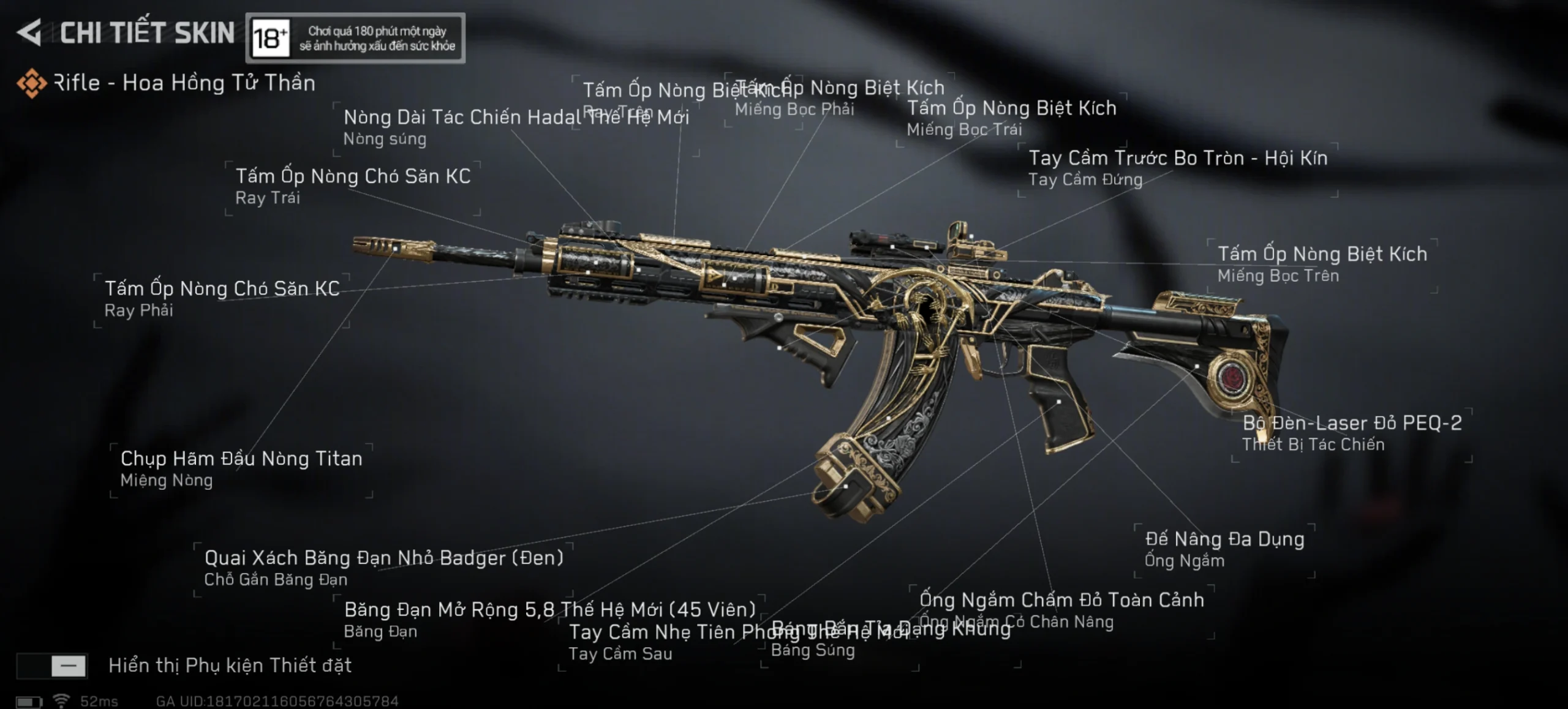Choose the Tấm Ốp Nòng Chó Săn KC Ray Phải label
This screenshot has width=1568, height=709.
click(221, 298)
